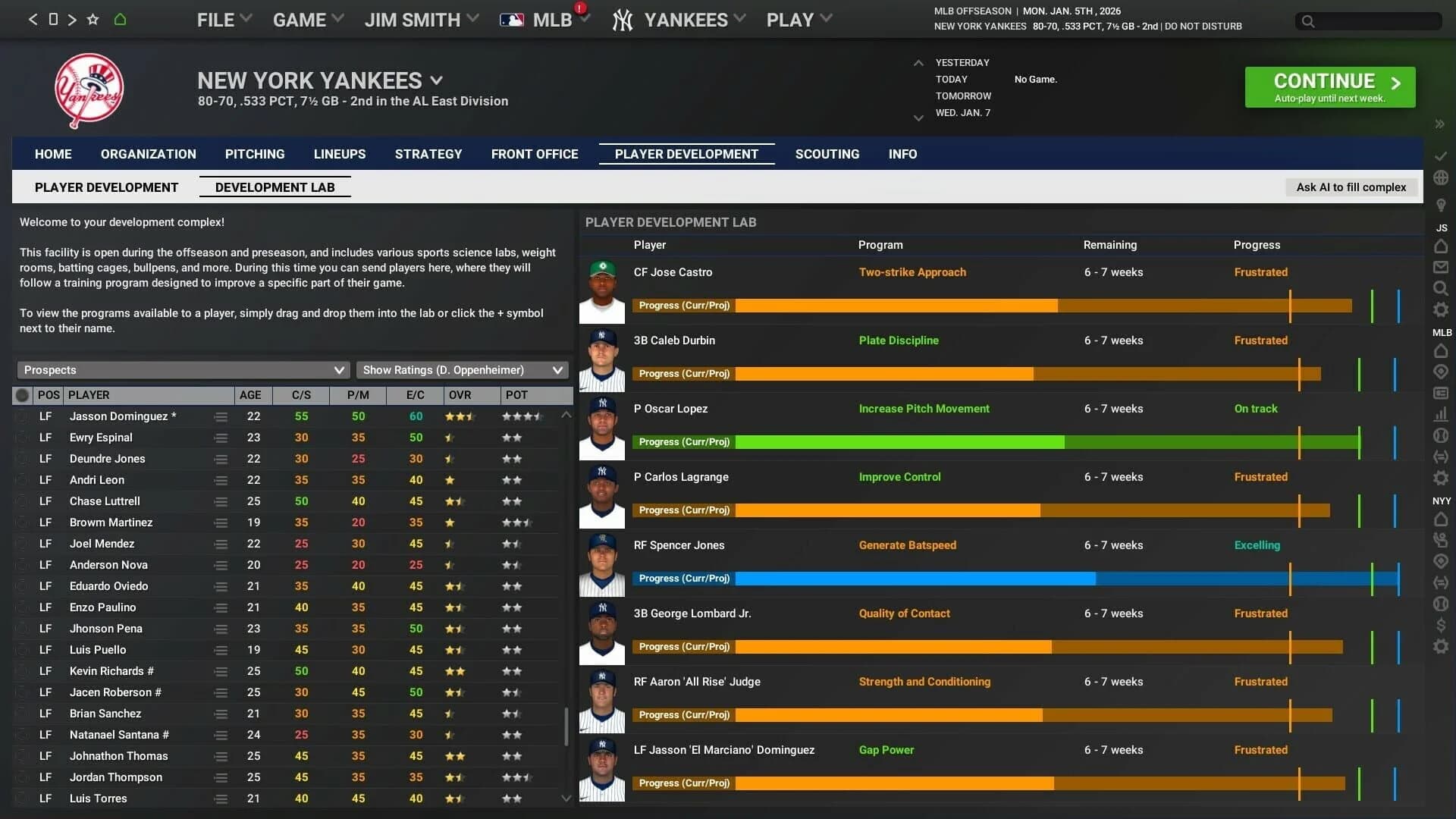1456x819 pixels.
Task: Toggle the header checkbox above the POS column
Action: [x=22, y=395]
